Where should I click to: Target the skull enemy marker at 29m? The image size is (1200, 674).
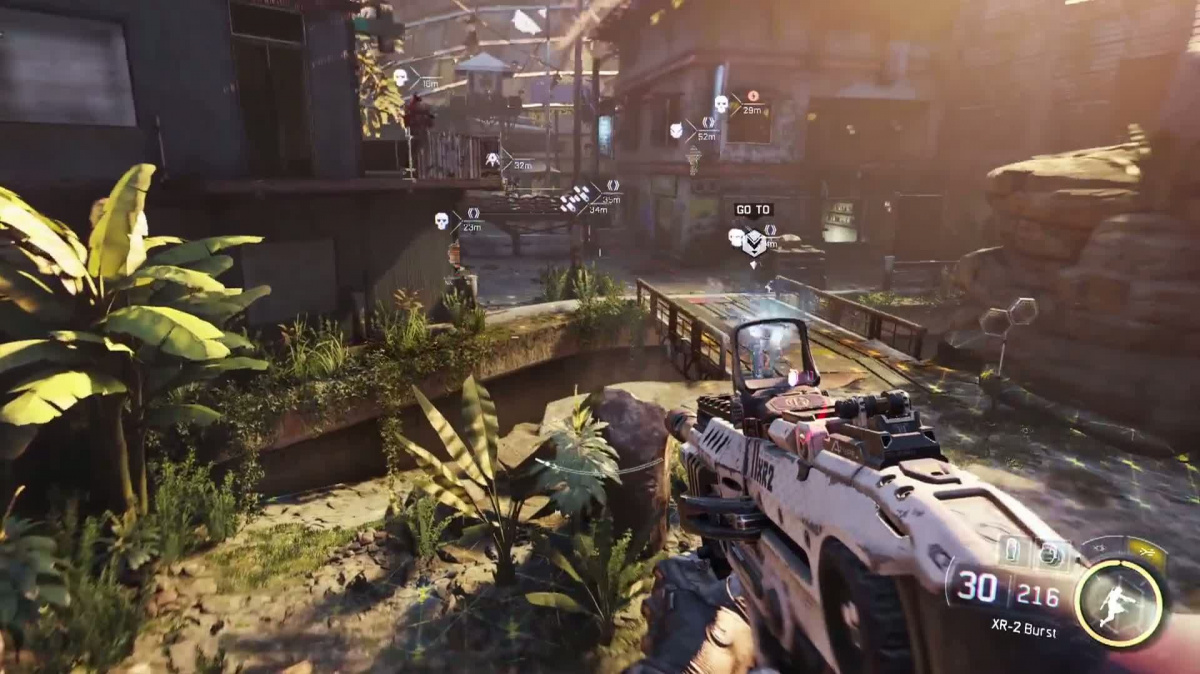tap(721, 104)
